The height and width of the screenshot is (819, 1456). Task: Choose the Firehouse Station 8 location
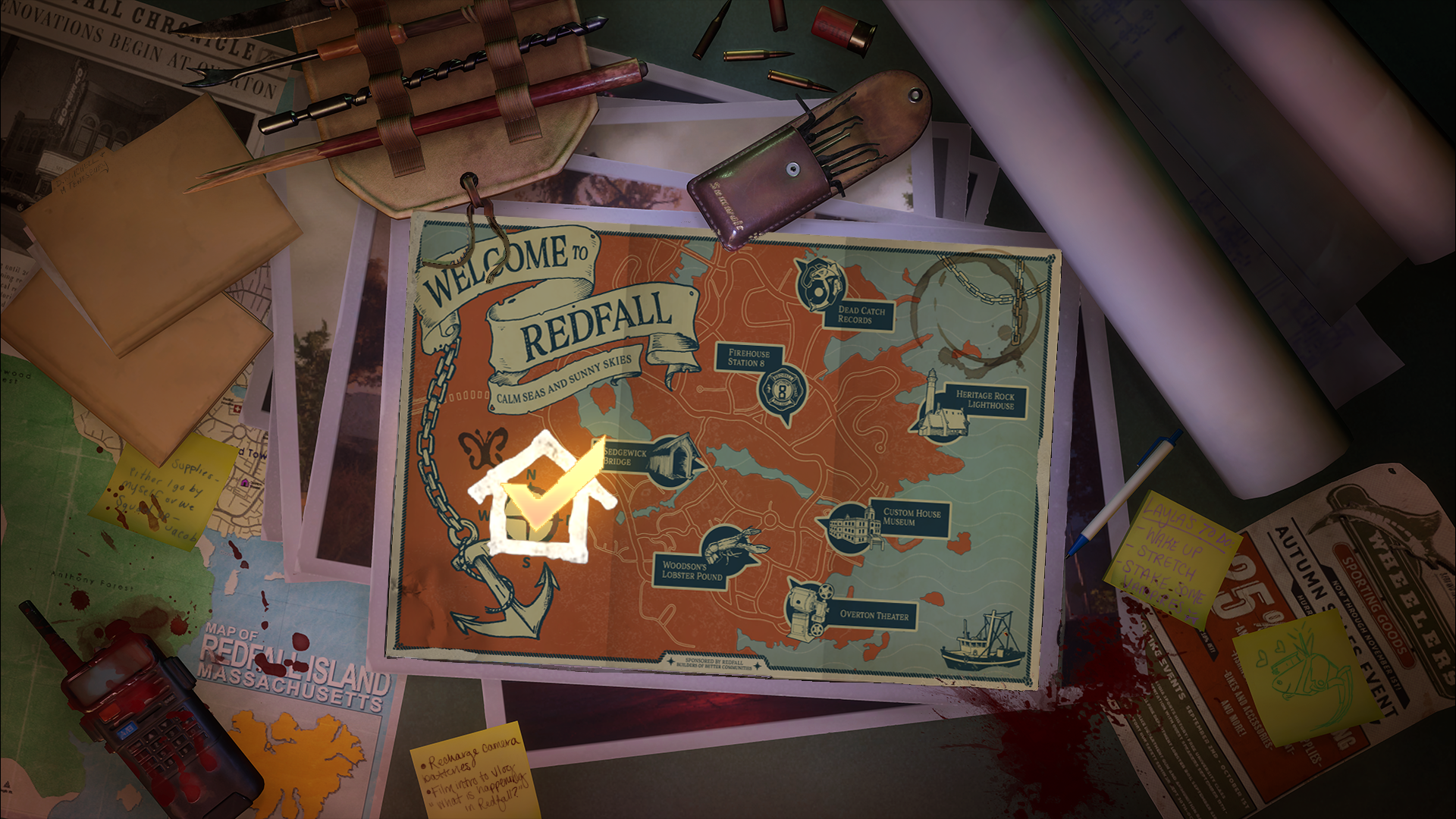(x=782, y=392)
